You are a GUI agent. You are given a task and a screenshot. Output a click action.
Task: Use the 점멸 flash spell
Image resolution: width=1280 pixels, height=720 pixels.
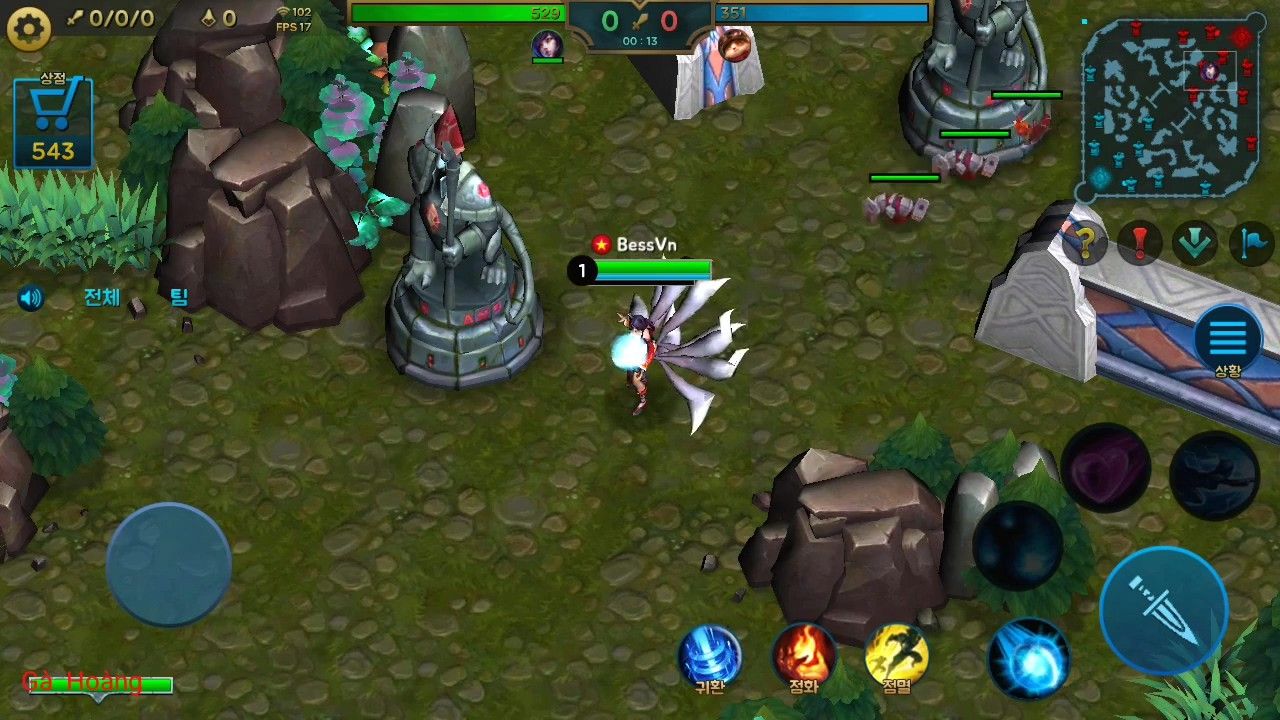pos(897,657)
